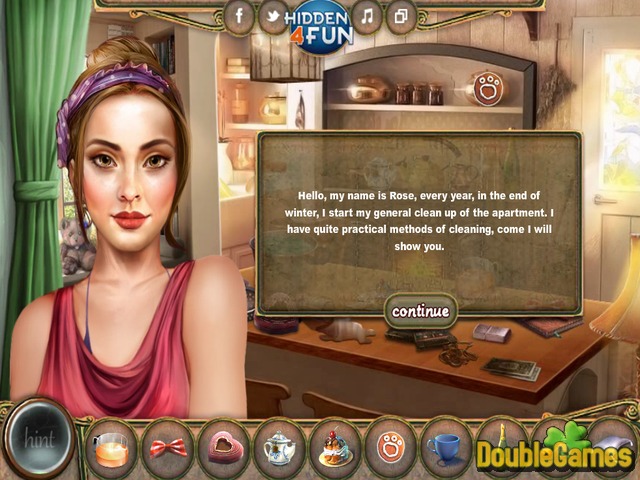640x480 pixels.
Task: Select the heart-shaped box item slot
Action: (x=223, y=446)
